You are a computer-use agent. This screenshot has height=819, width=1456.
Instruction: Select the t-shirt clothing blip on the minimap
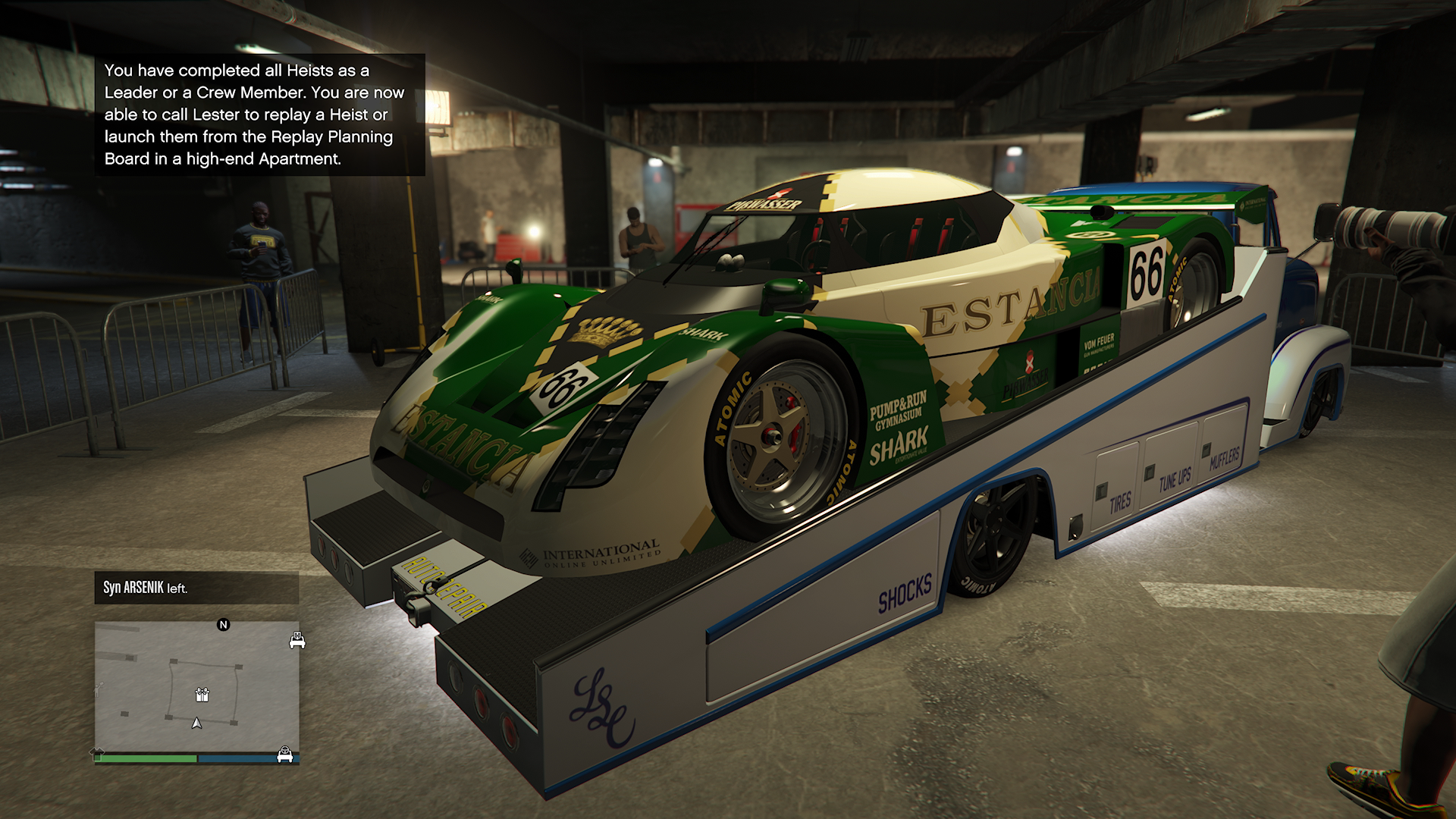[99, 753]
